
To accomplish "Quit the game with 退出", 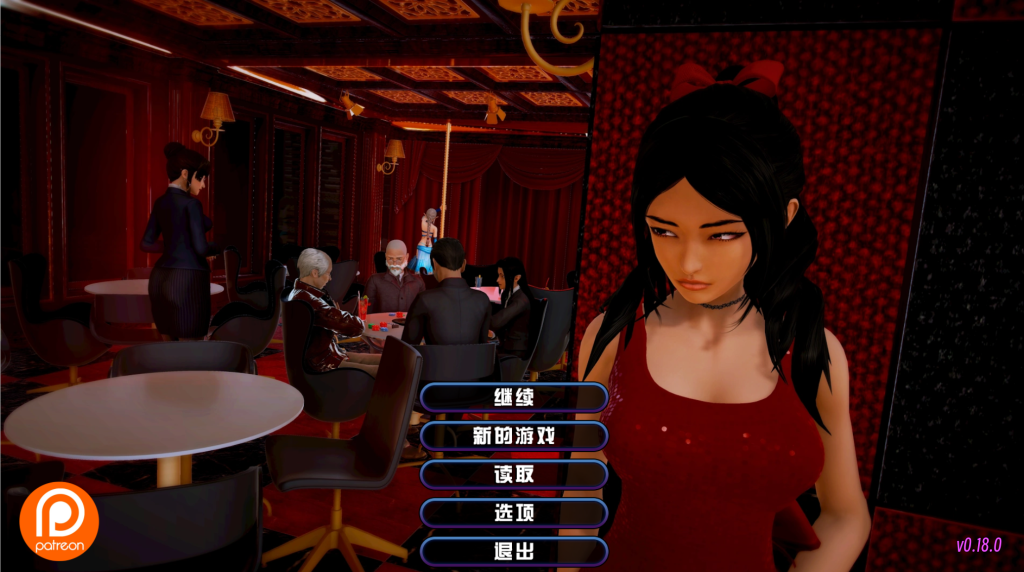I will click(514, 551).
